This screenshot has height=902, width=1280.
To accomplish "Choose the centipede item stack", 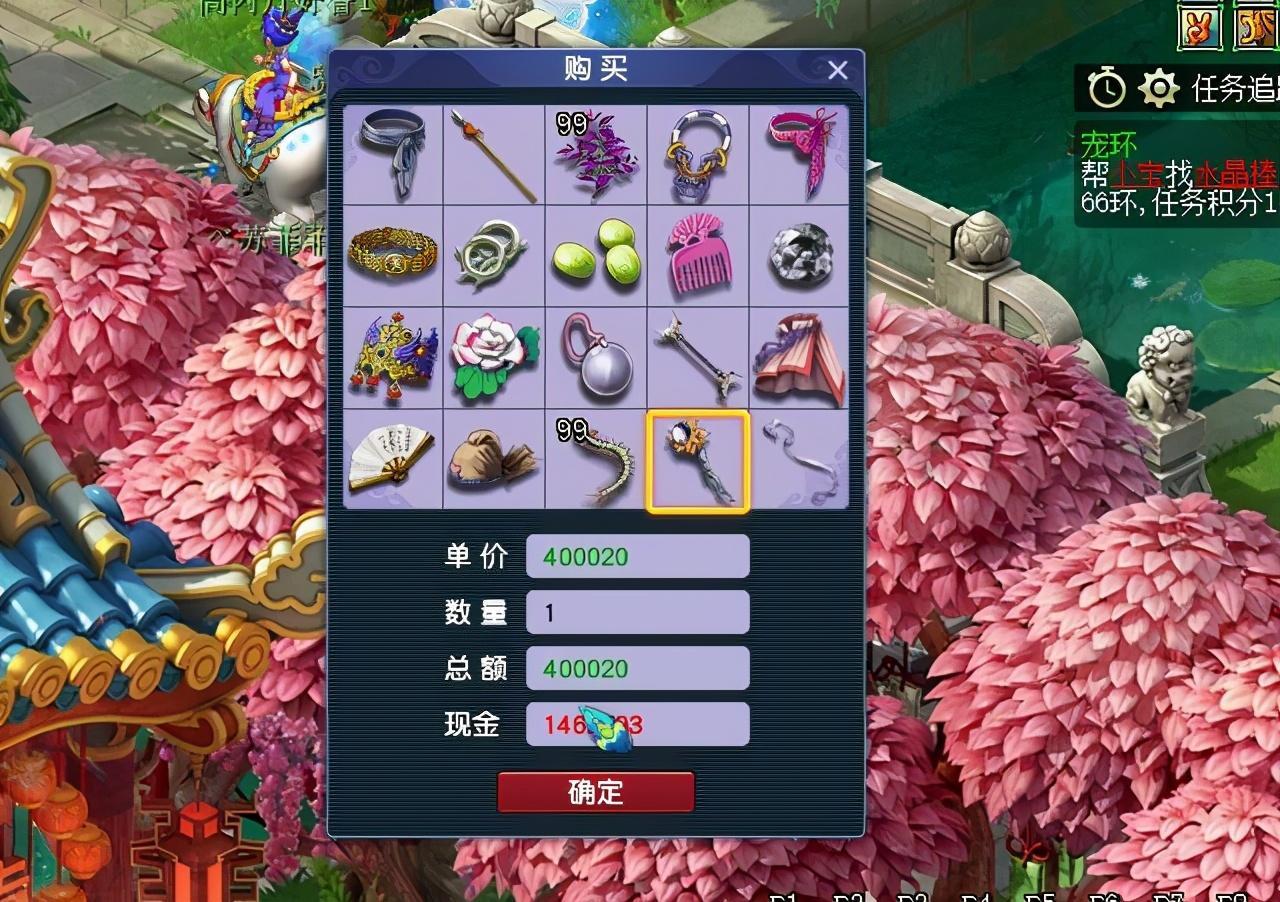I will [596, 459].
